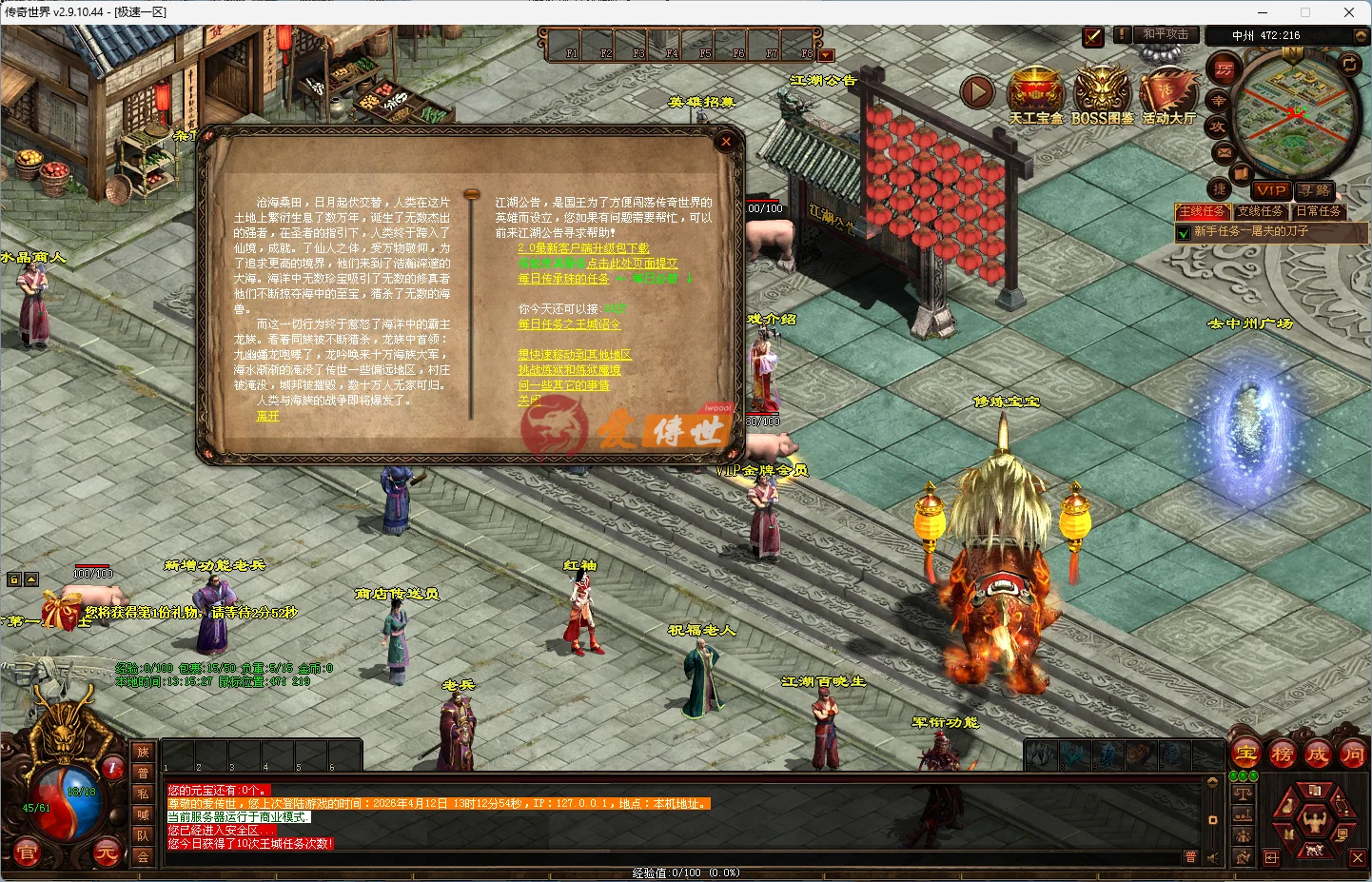Click the 2.0最新客户端升级包下载 link
1372x882 pixels.
[x=582, y=245]
